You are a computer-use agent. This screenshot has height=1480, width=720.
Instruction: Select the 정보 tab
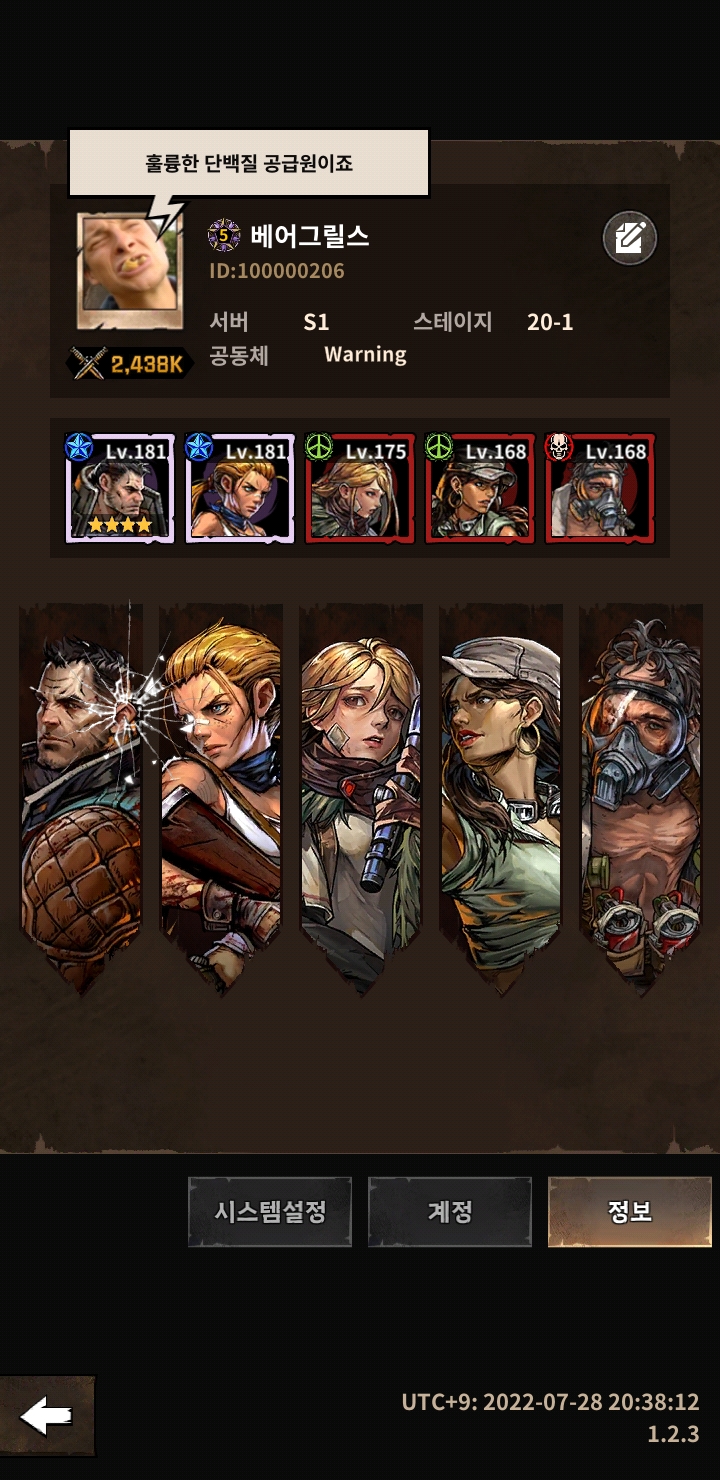pyautogui.click(x=629, y=1211)
